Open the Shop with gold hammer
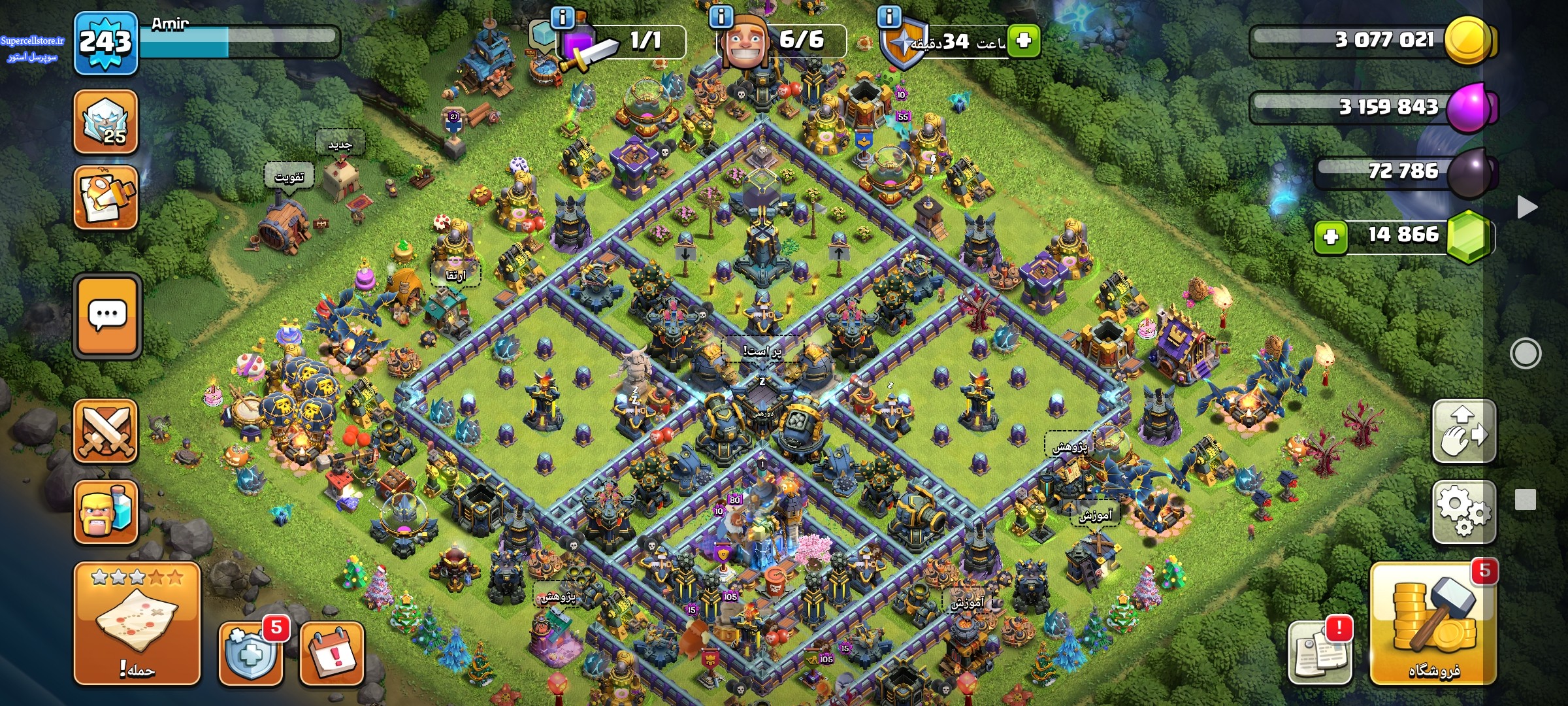Viewport: 1568px width, 706px height. (x=1433, y=624)
